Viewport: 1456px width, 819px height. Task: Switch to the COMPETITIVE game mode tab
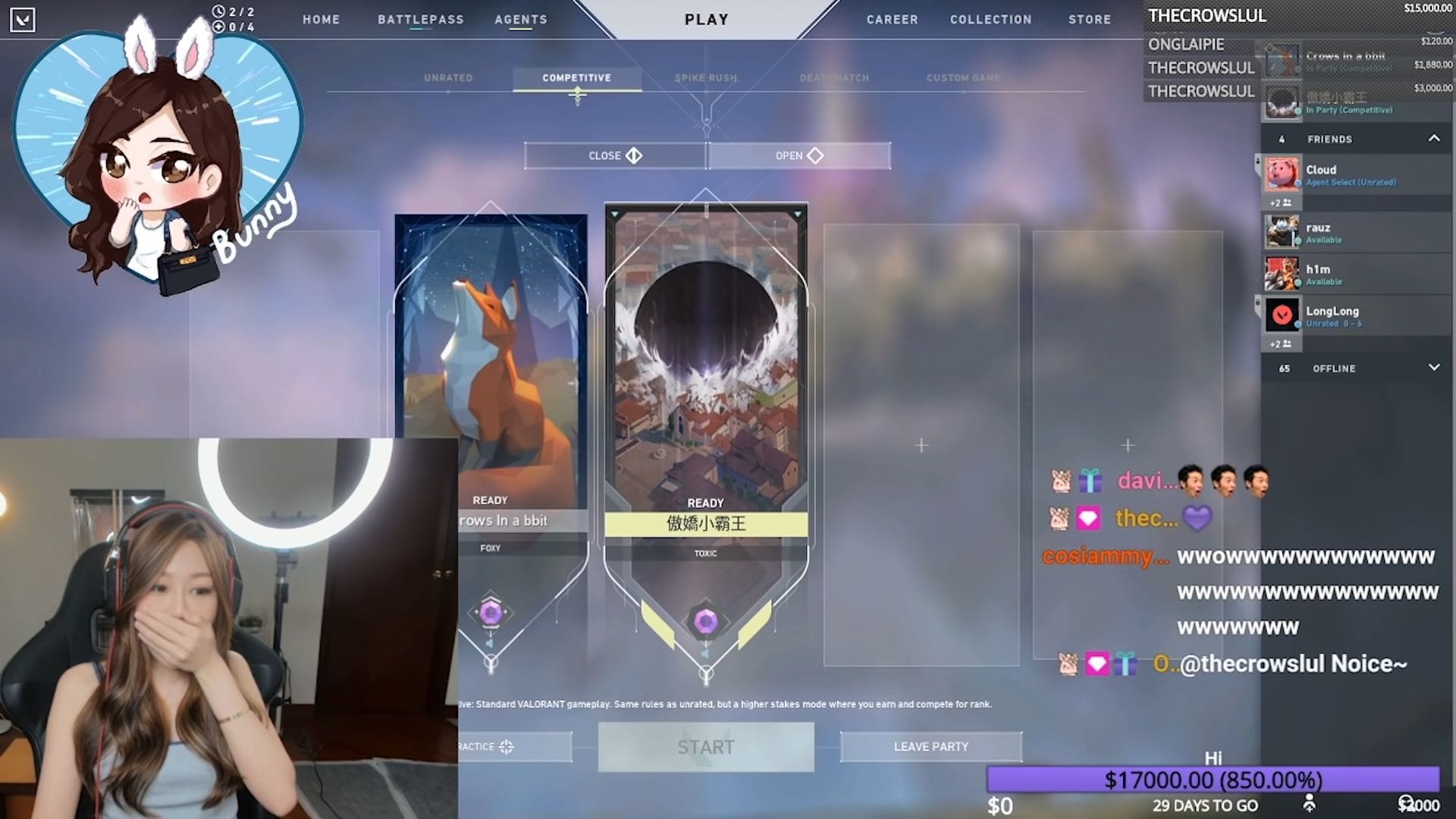coord(576,77)
